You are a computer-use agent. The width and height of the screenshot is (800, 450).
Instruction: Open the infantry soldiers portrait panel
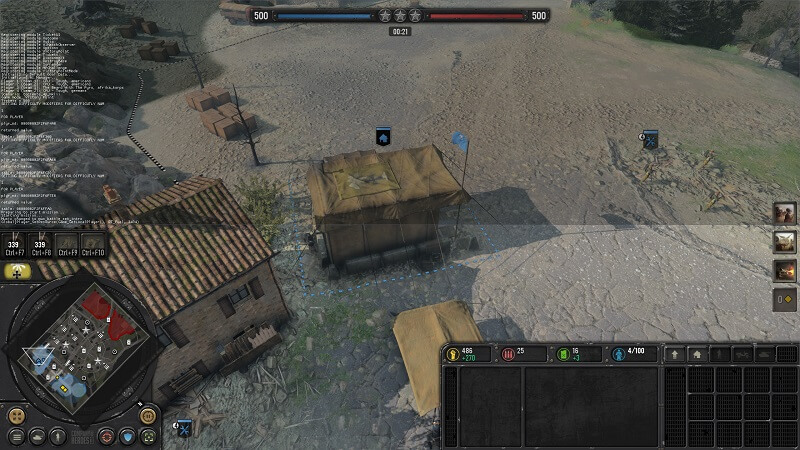pos(785,213)
